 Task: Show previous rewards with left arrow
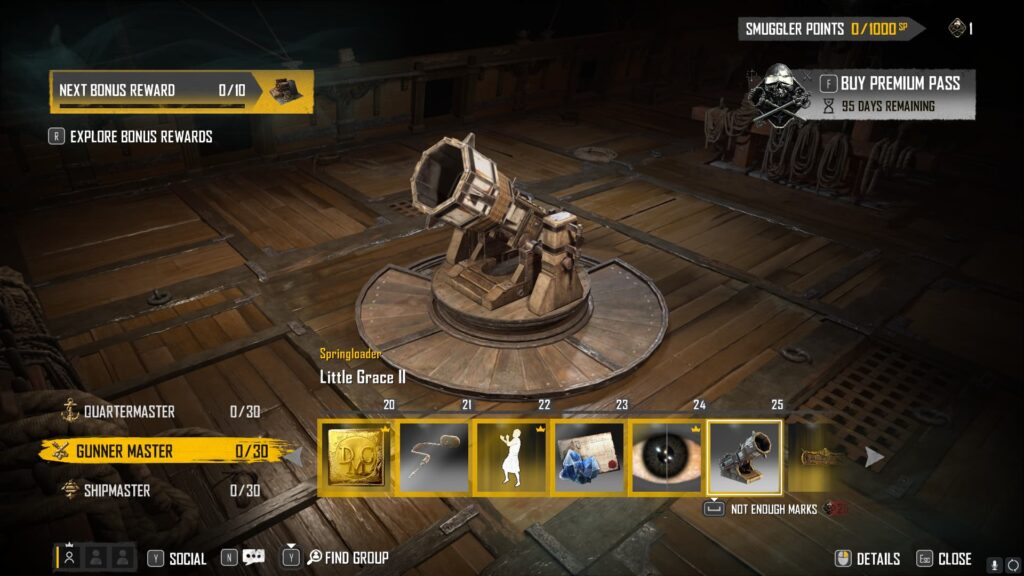pyautogui.click(x=295, y=457)
